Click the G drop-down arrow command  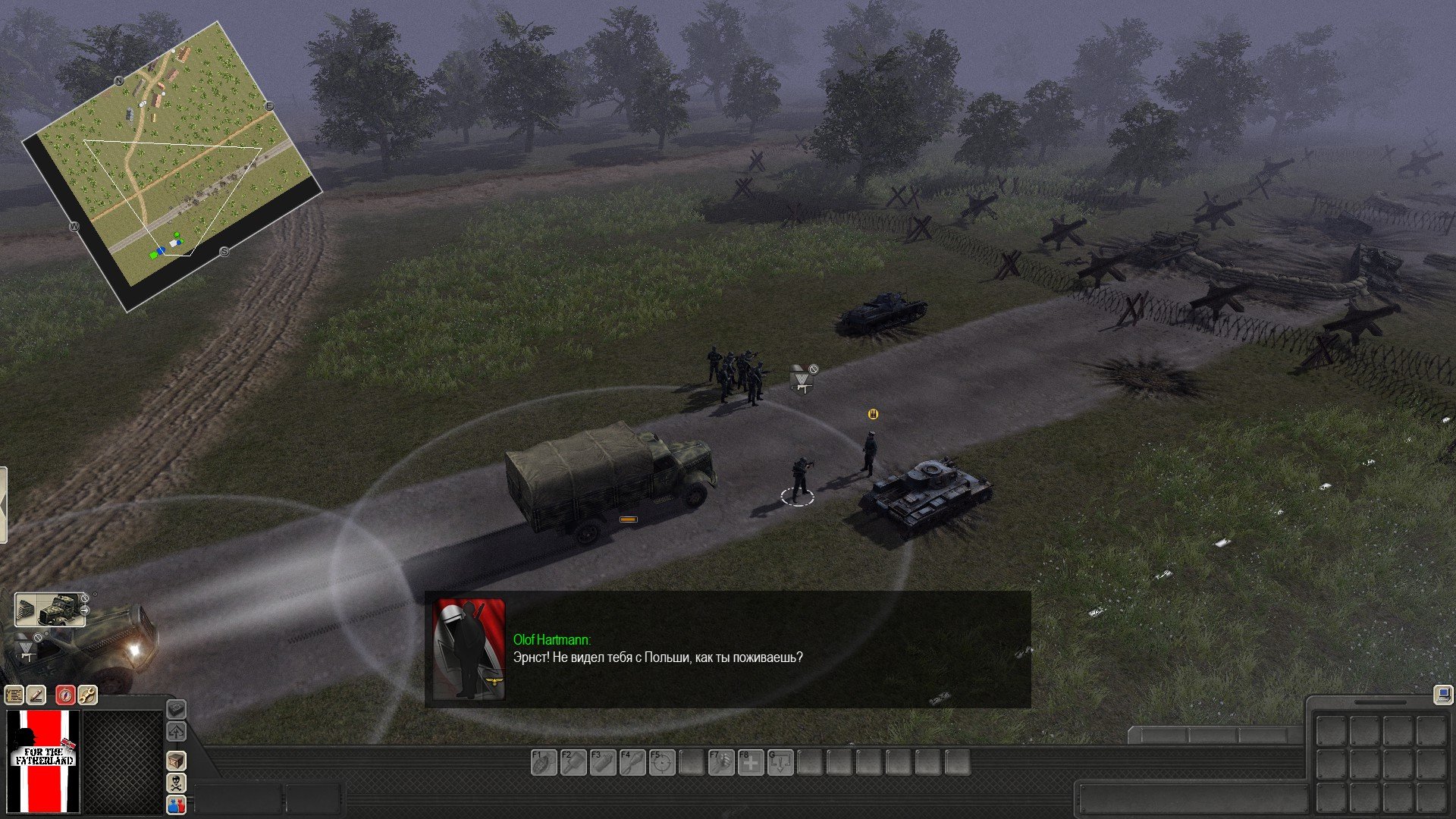(x=780, y=762)
